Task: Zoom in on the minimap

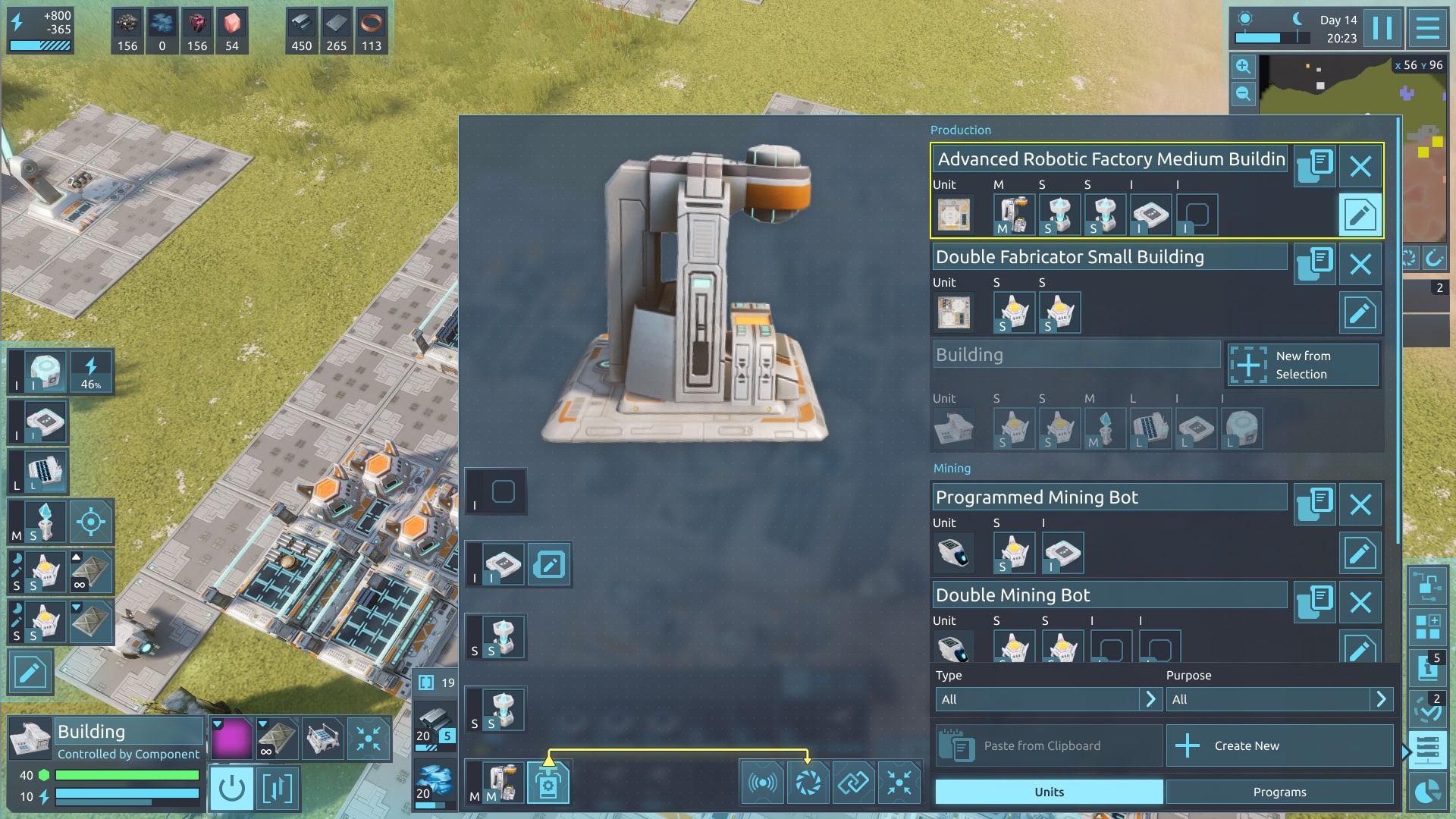Action: pyautogui.click(x=1243, y=67)
